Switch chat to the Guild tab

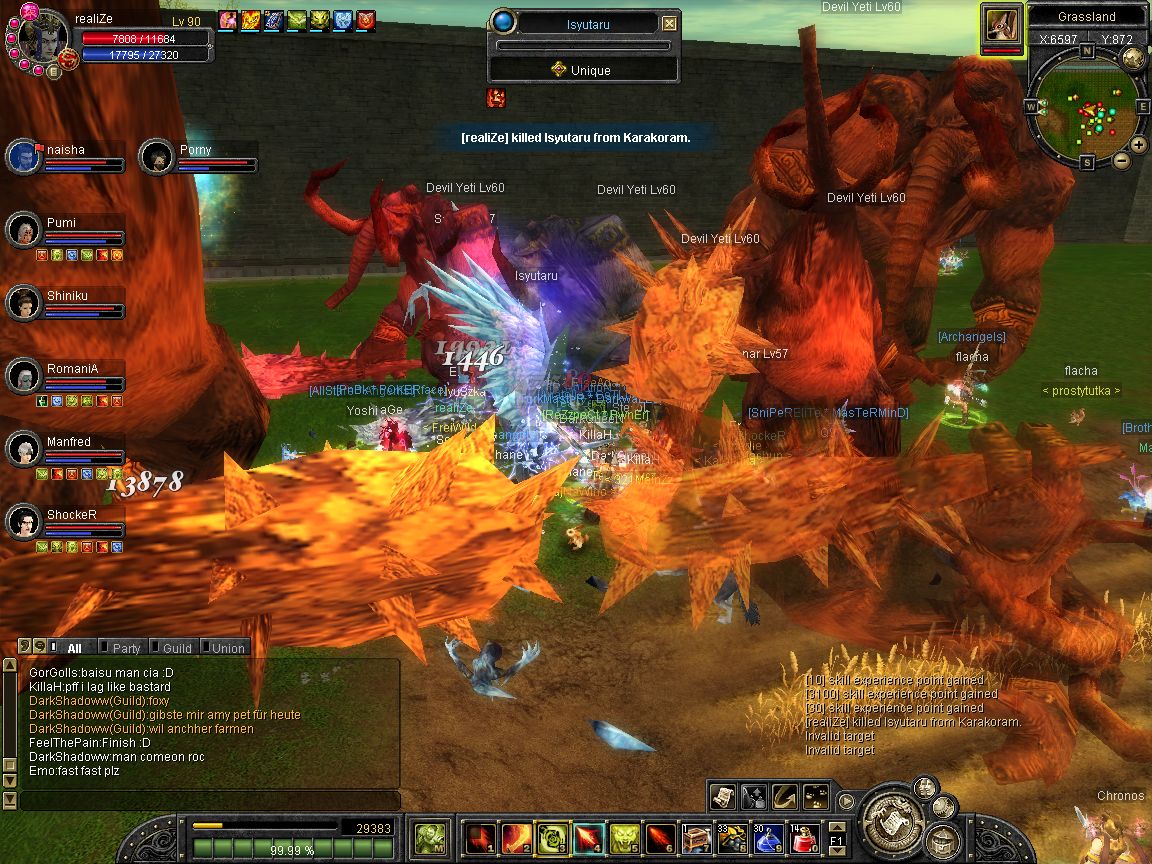click(176, 648)
